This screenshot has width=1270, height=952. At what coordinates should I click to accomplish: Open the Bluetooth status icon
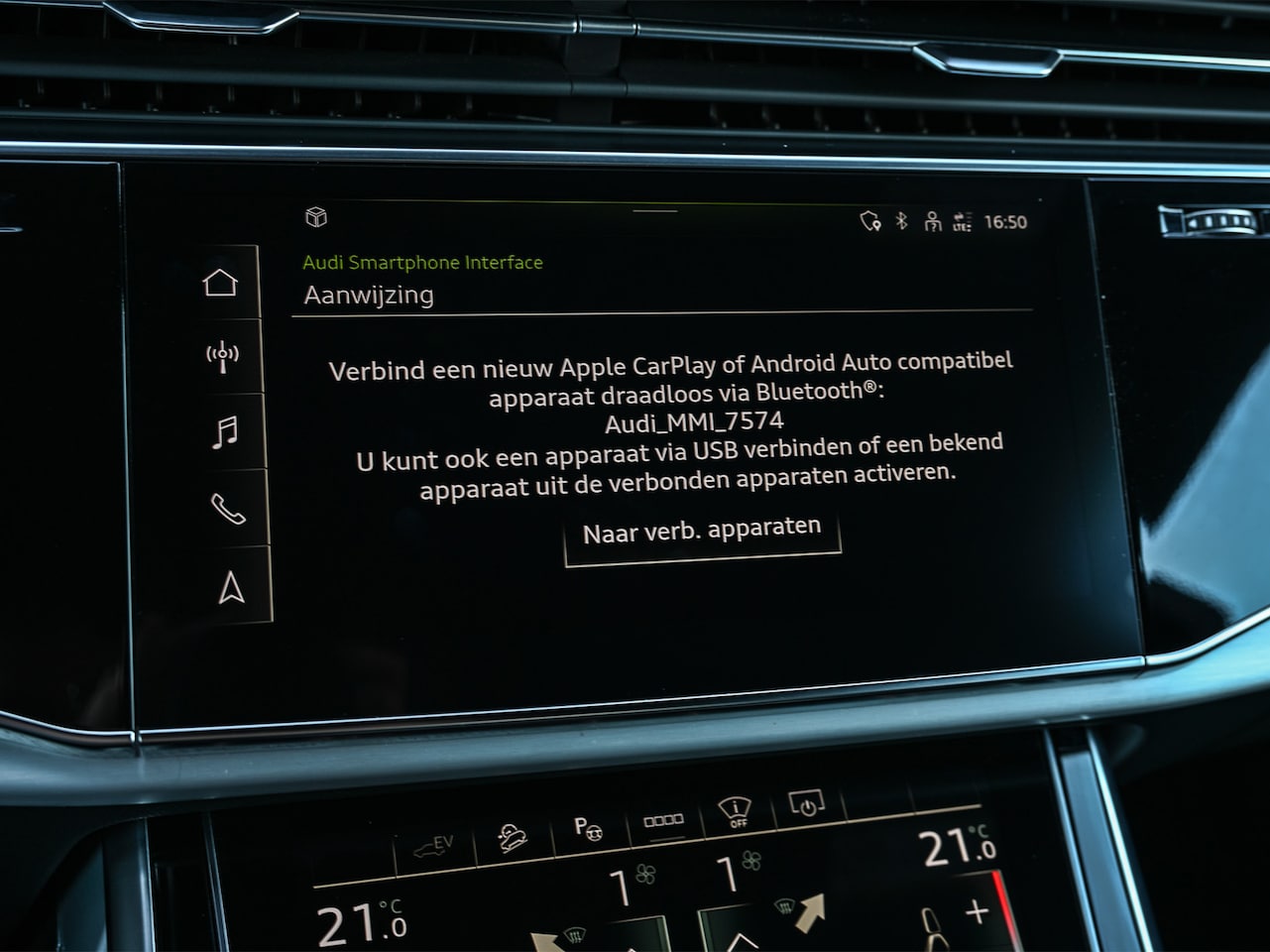[901, 221]
